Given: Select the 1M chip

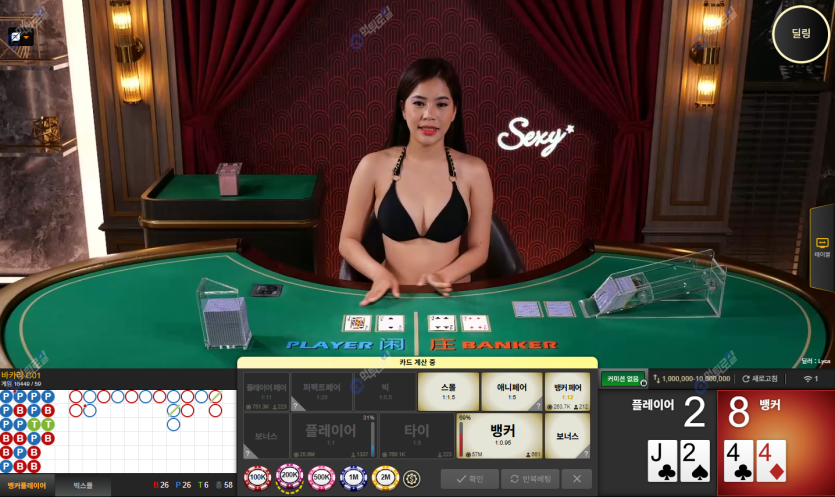Looking at the screenshot, I should (354, 478).
